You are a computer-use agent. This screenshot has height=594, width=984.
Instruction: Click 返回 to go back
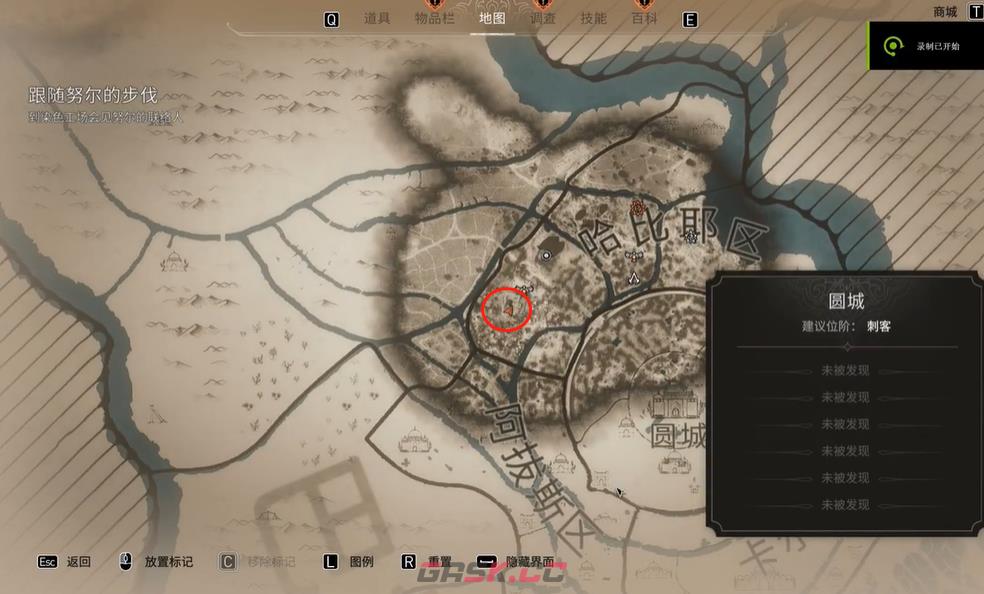[x=79, y=562]
